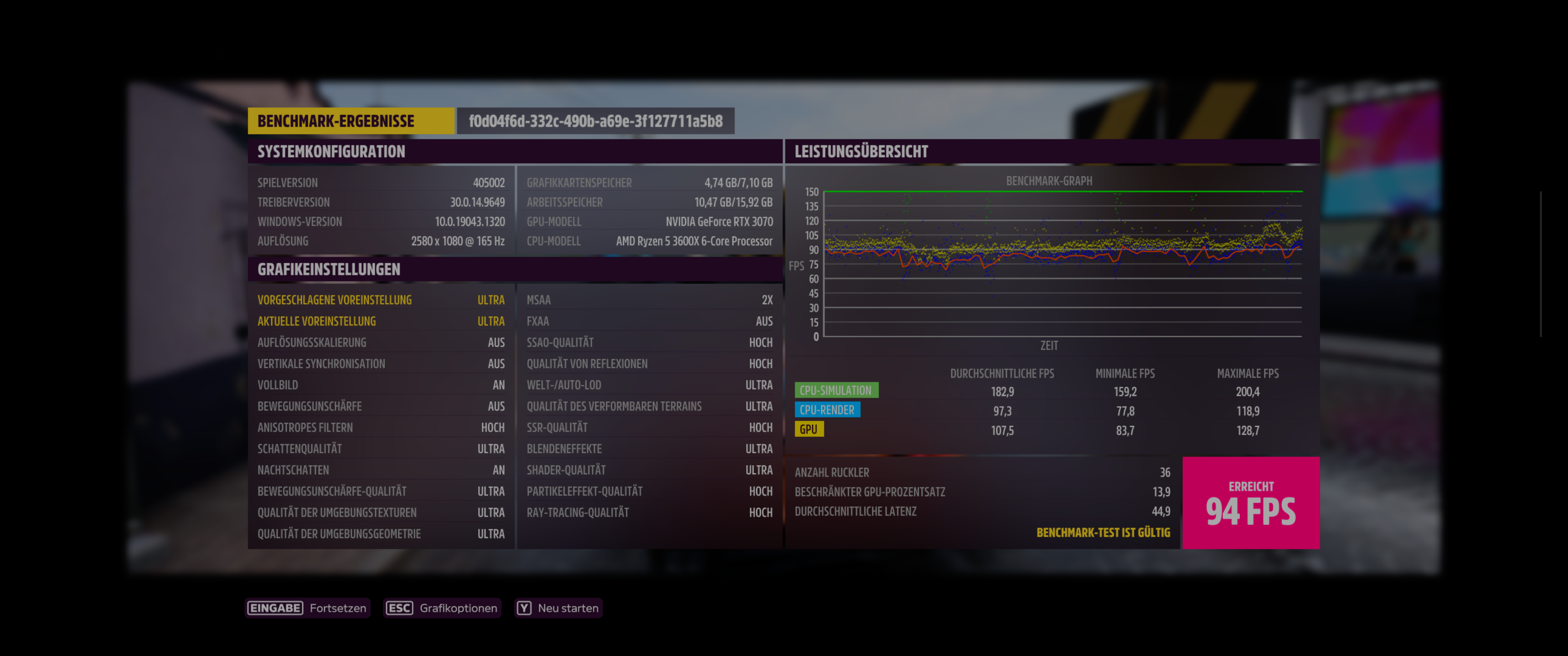
Task: Switch to the SYSTEMKONFIGURATION section header
Action: click(330, 152)
